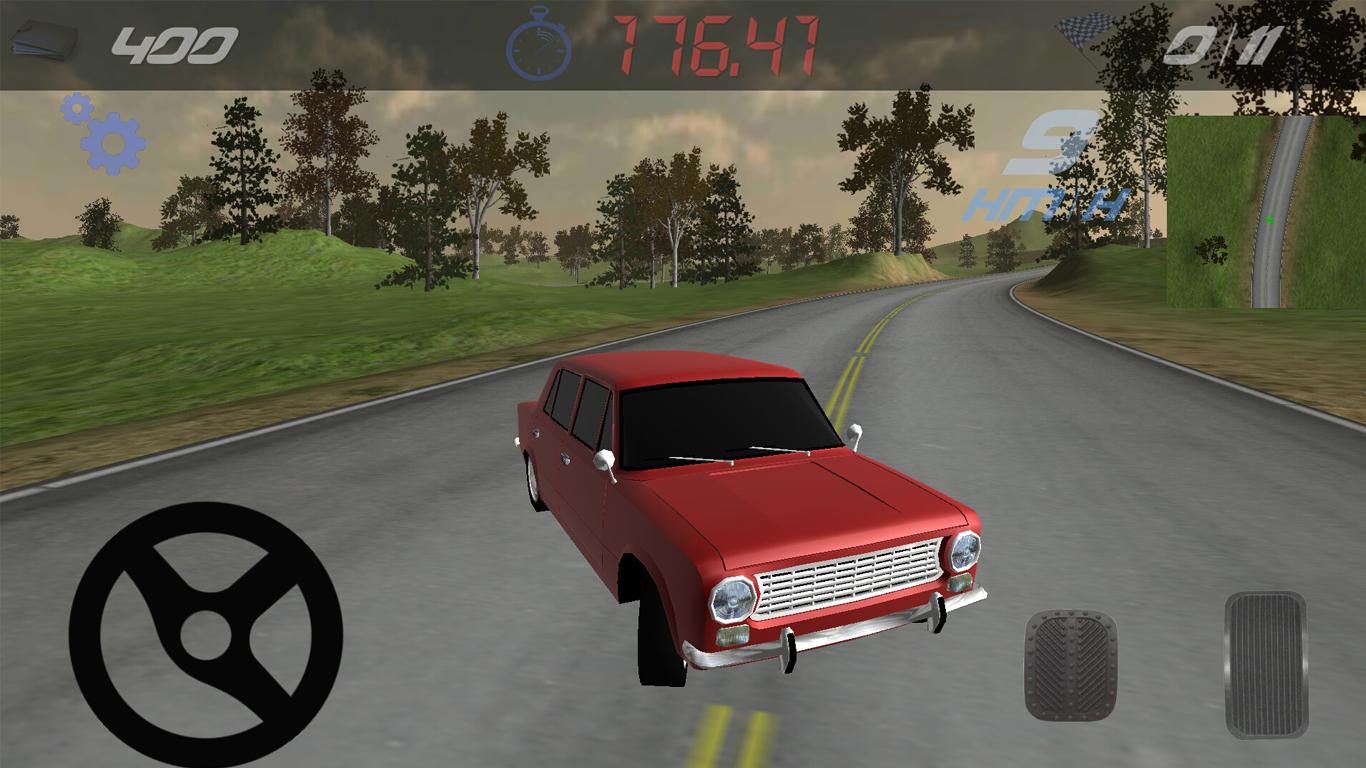Hit the wide brake pedal

click(1070, 665)
